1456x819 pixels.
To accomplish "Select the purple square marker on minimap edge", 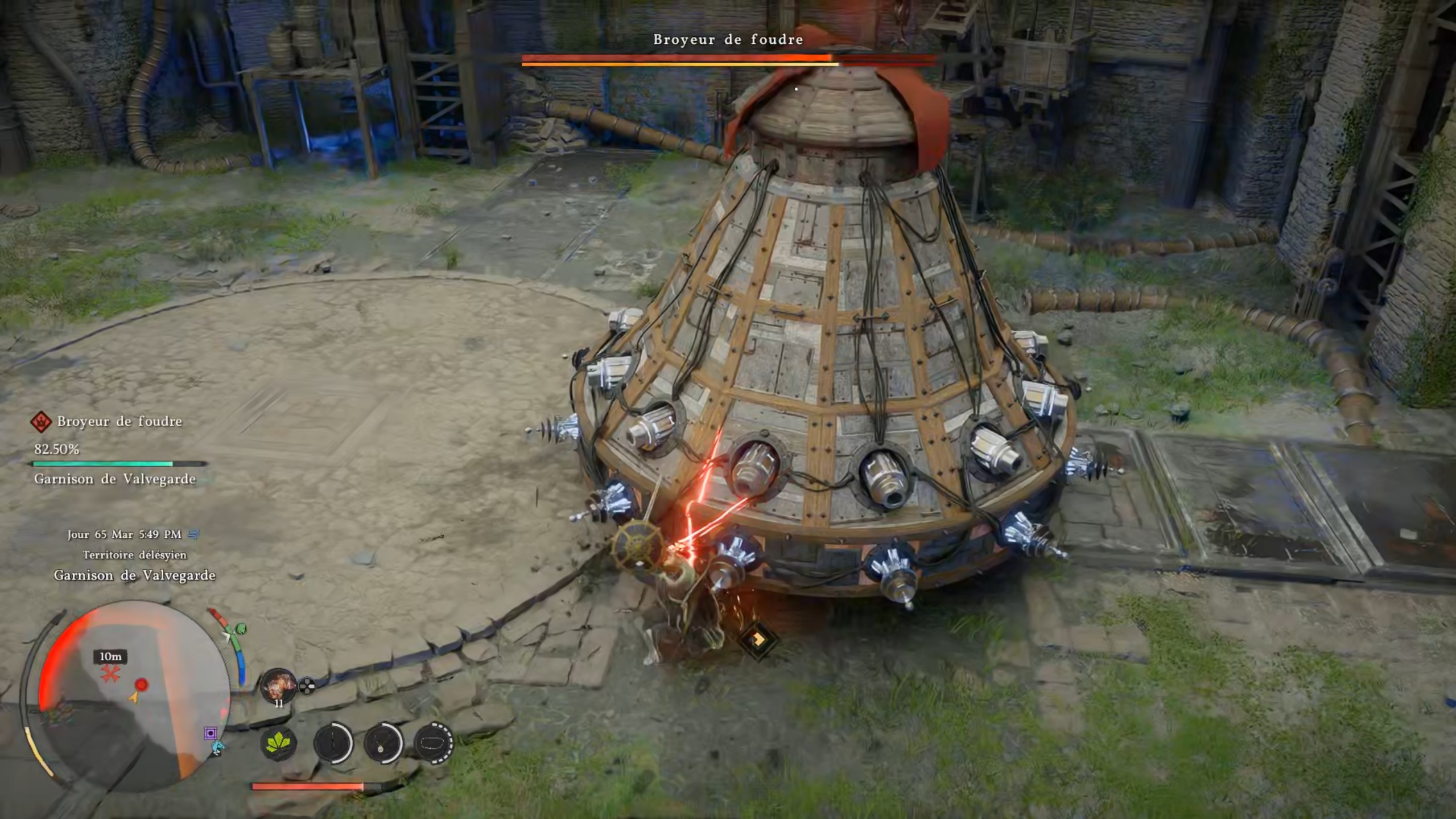I will tap(211, 732).
